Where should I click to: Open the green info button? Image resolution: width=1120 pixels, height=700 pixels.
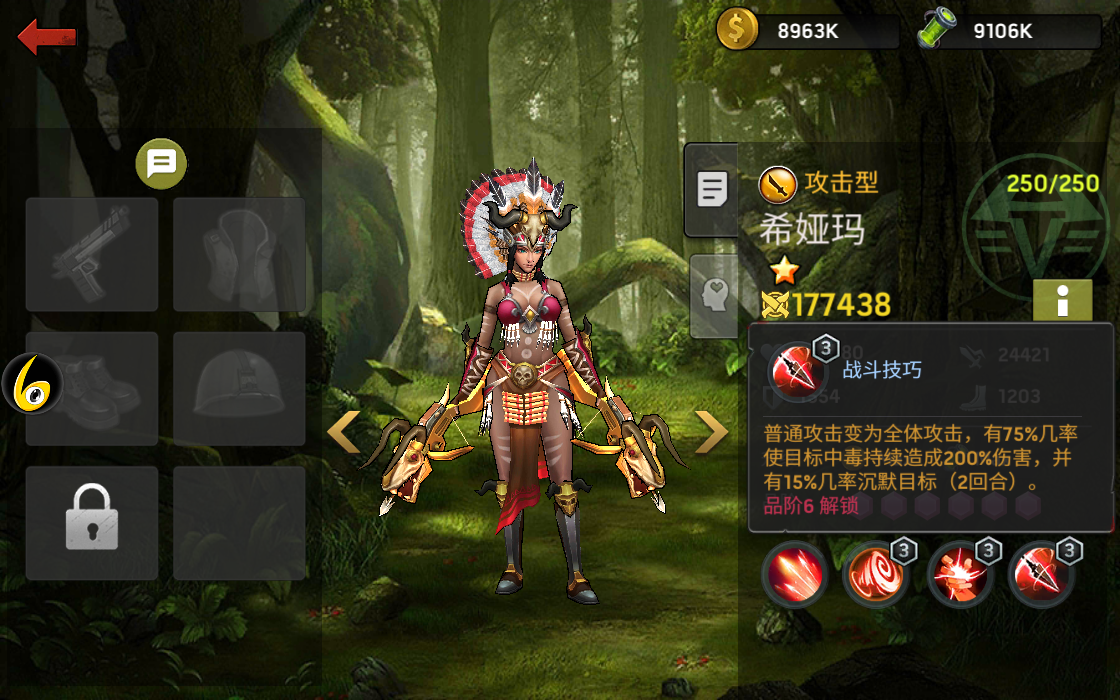[x=1062, y=300]
